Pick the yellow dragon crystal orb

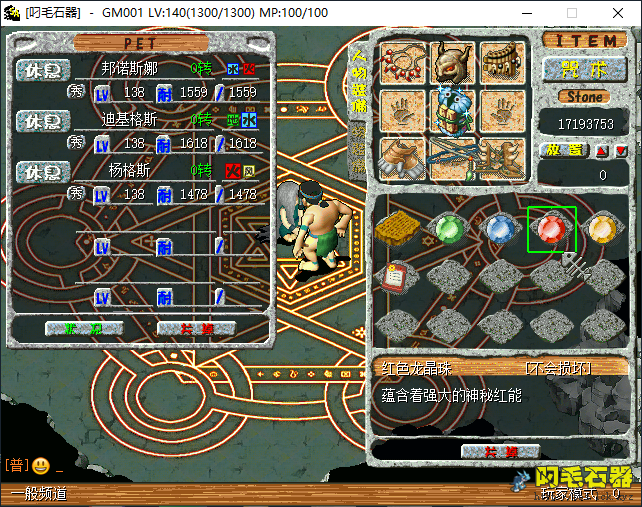(602, 229)
